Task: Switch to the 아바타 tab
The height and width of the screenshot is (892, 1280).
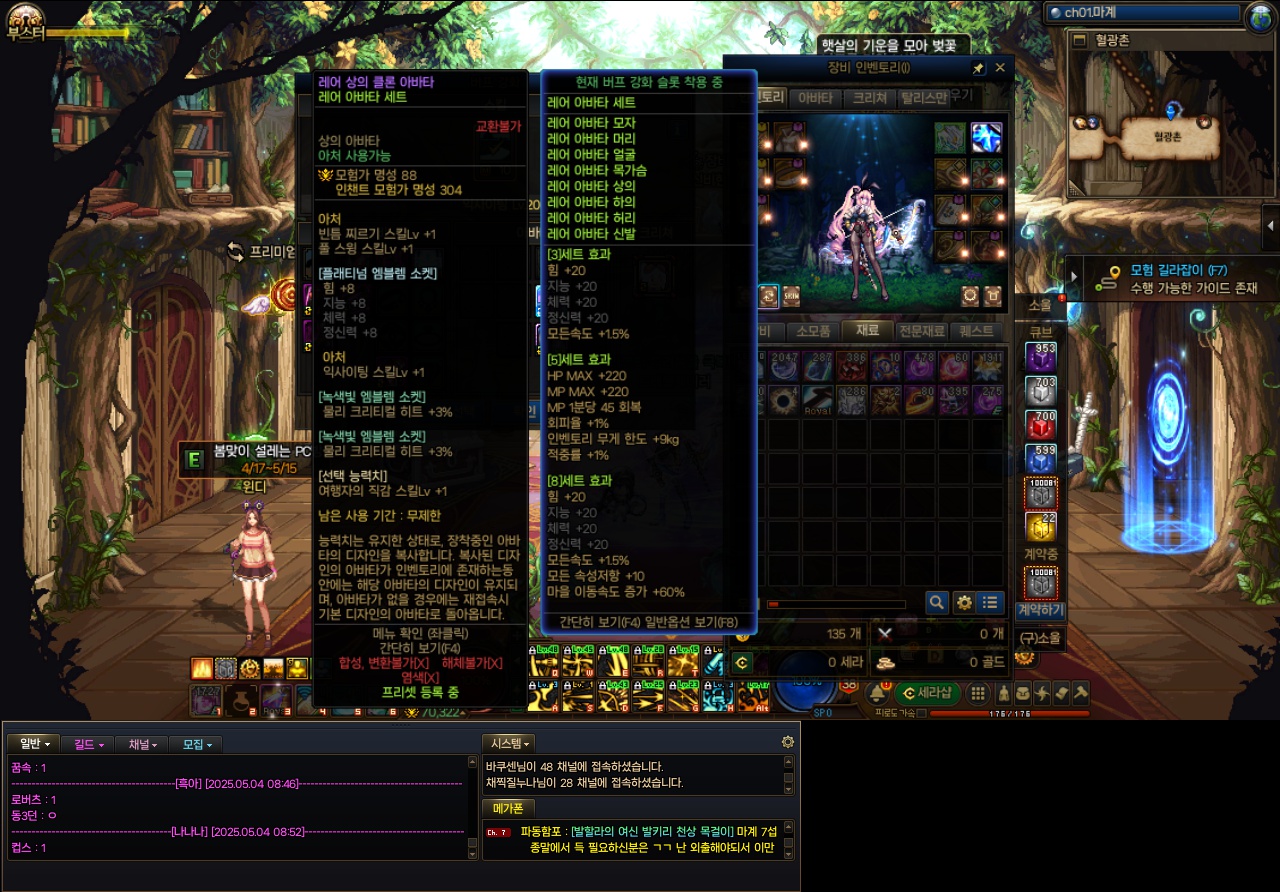Action: (816, 98)
